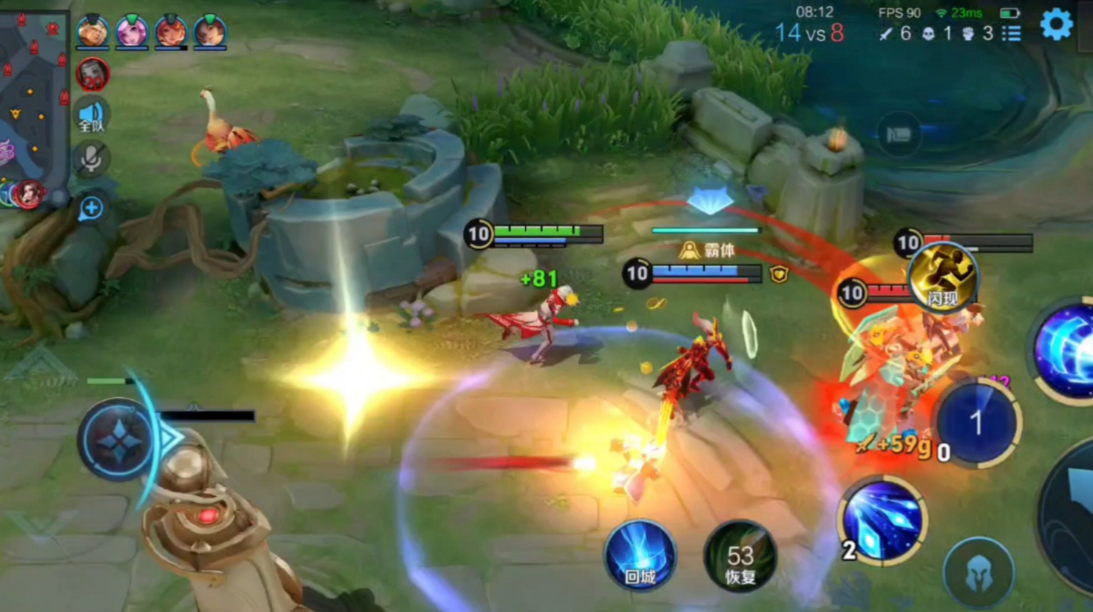
Task: Click the enemy portrait with red timer
Action: [92, 74]
